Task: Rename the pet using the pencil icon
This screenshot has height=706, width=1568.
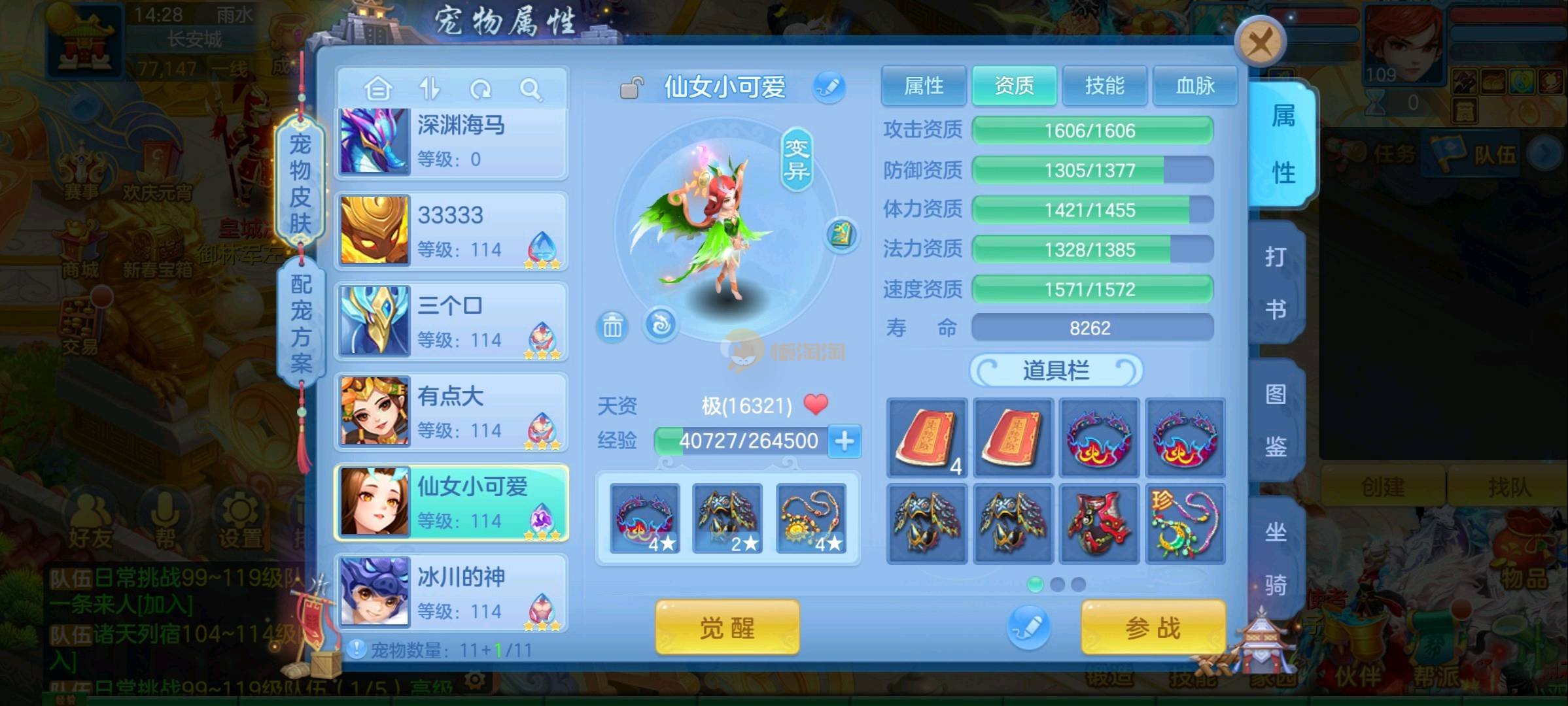Action: point(829,87)
